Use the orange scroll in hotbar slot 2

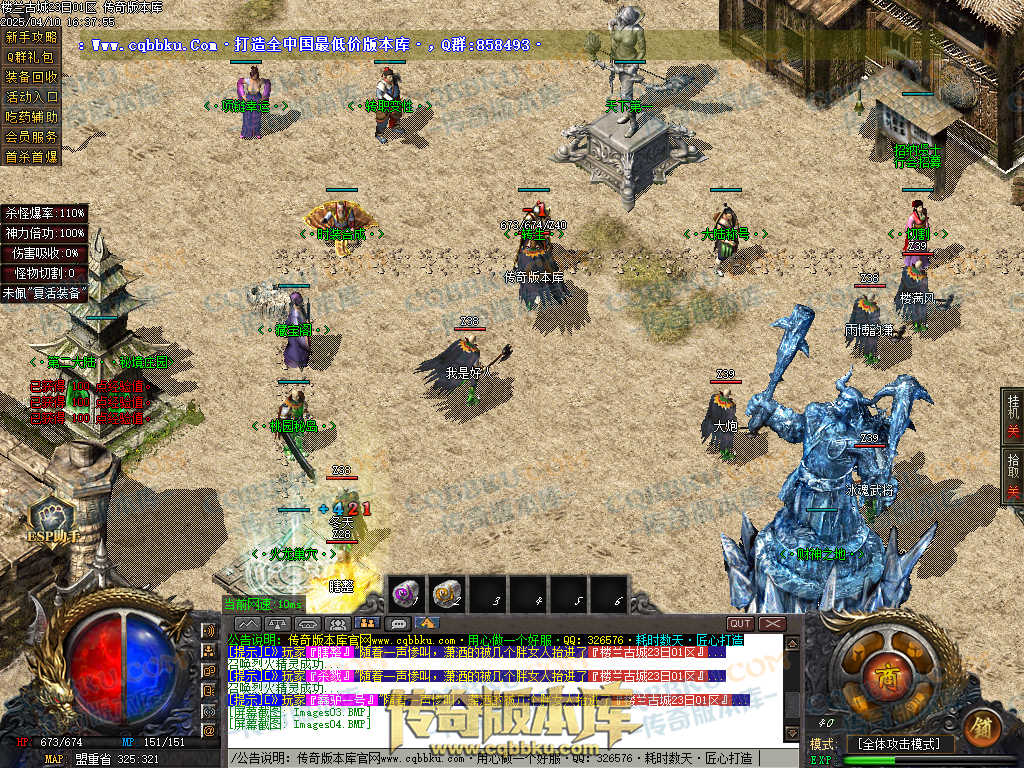coord(447,594)
